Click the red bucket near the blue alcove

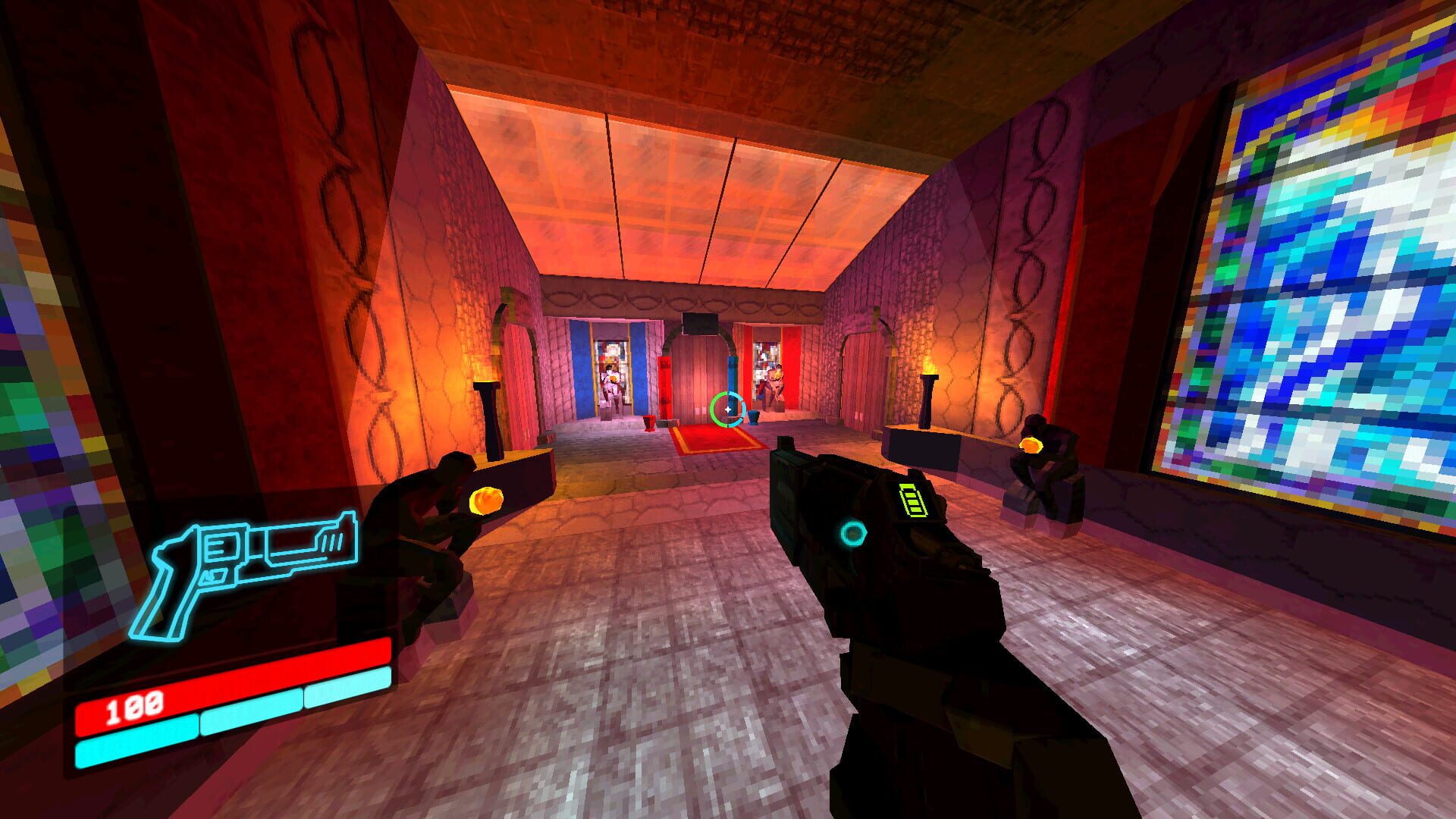tap(648, 423)
